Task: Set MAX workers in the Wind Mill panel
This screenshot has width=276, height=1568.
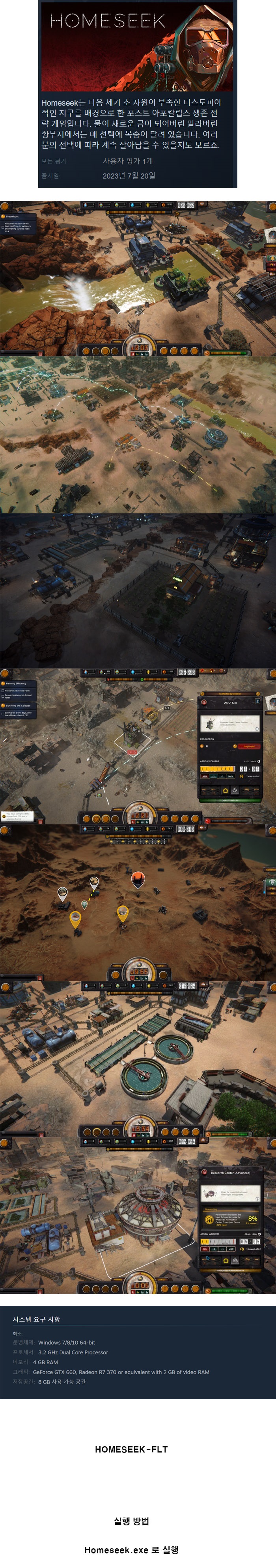Action: pyautogui.click(x=230, y=777)
